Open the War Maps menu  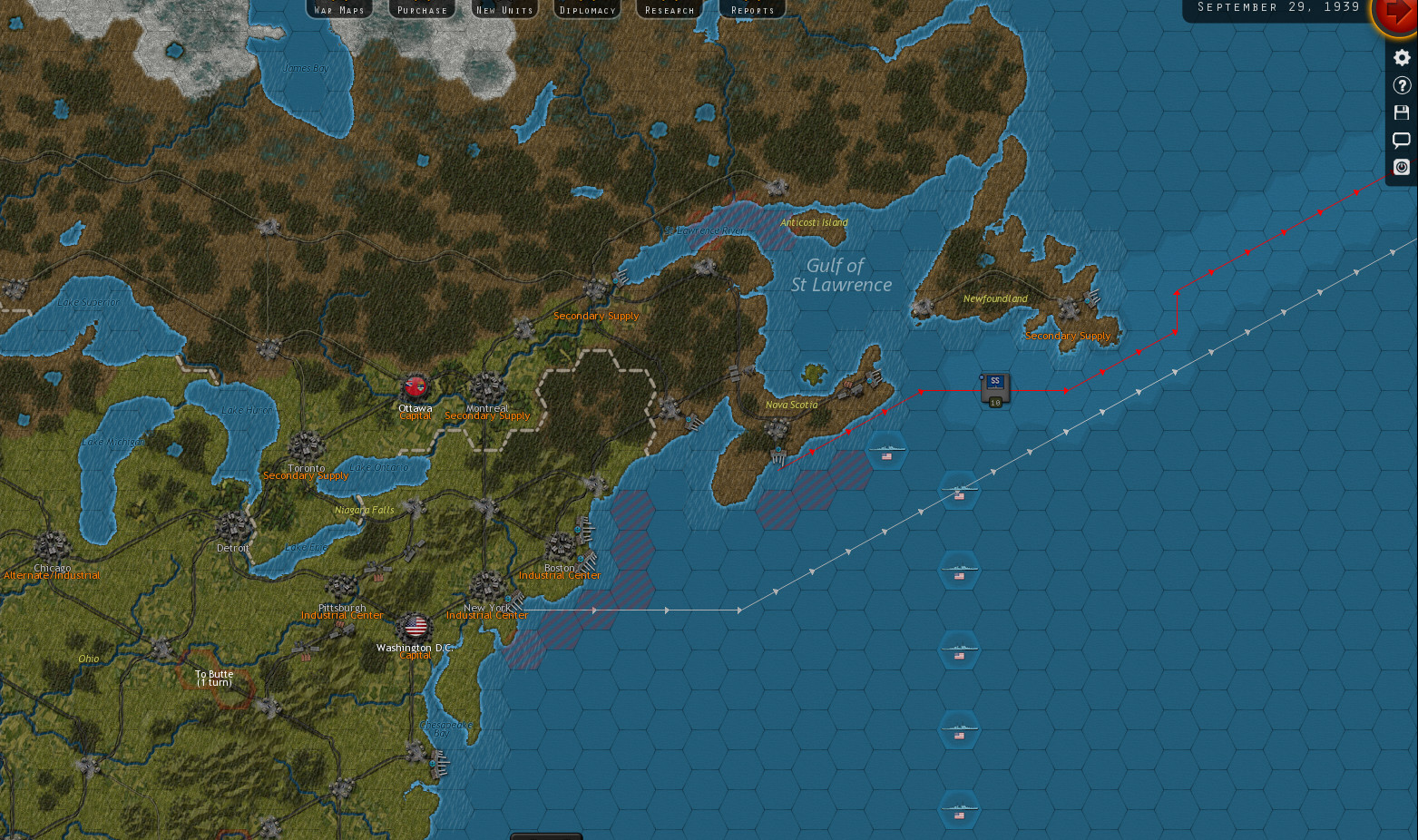[339, 10]
